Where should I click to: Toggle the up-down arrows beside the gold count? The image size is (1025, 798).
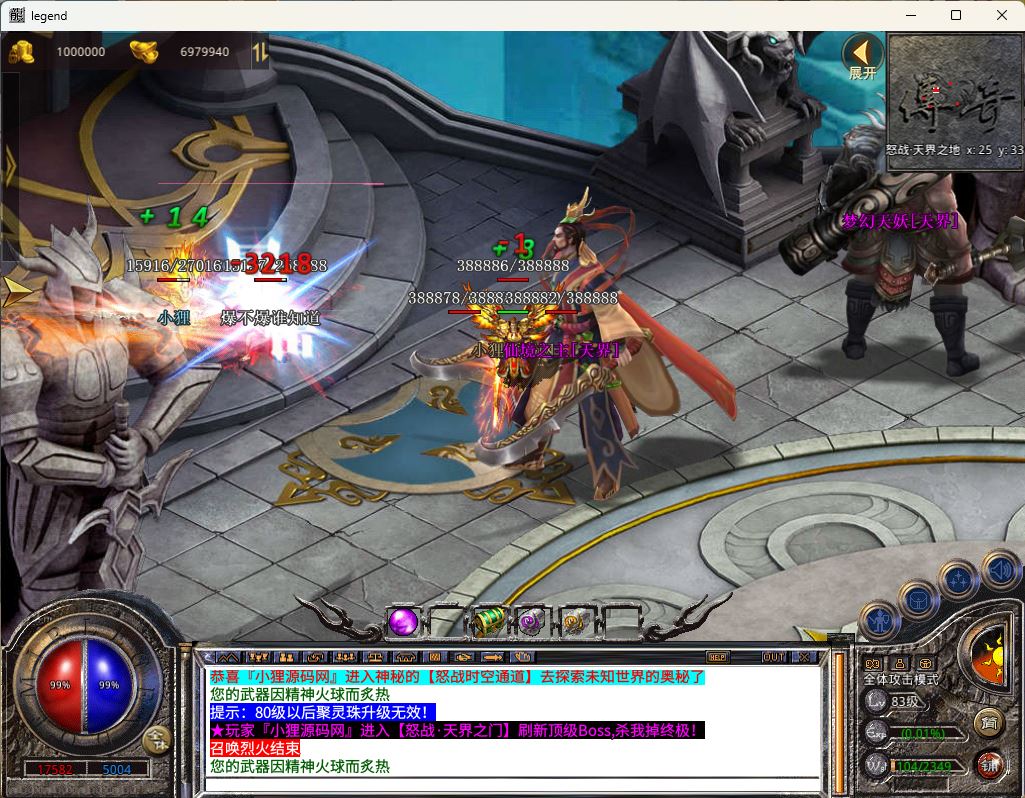[260, 51]
